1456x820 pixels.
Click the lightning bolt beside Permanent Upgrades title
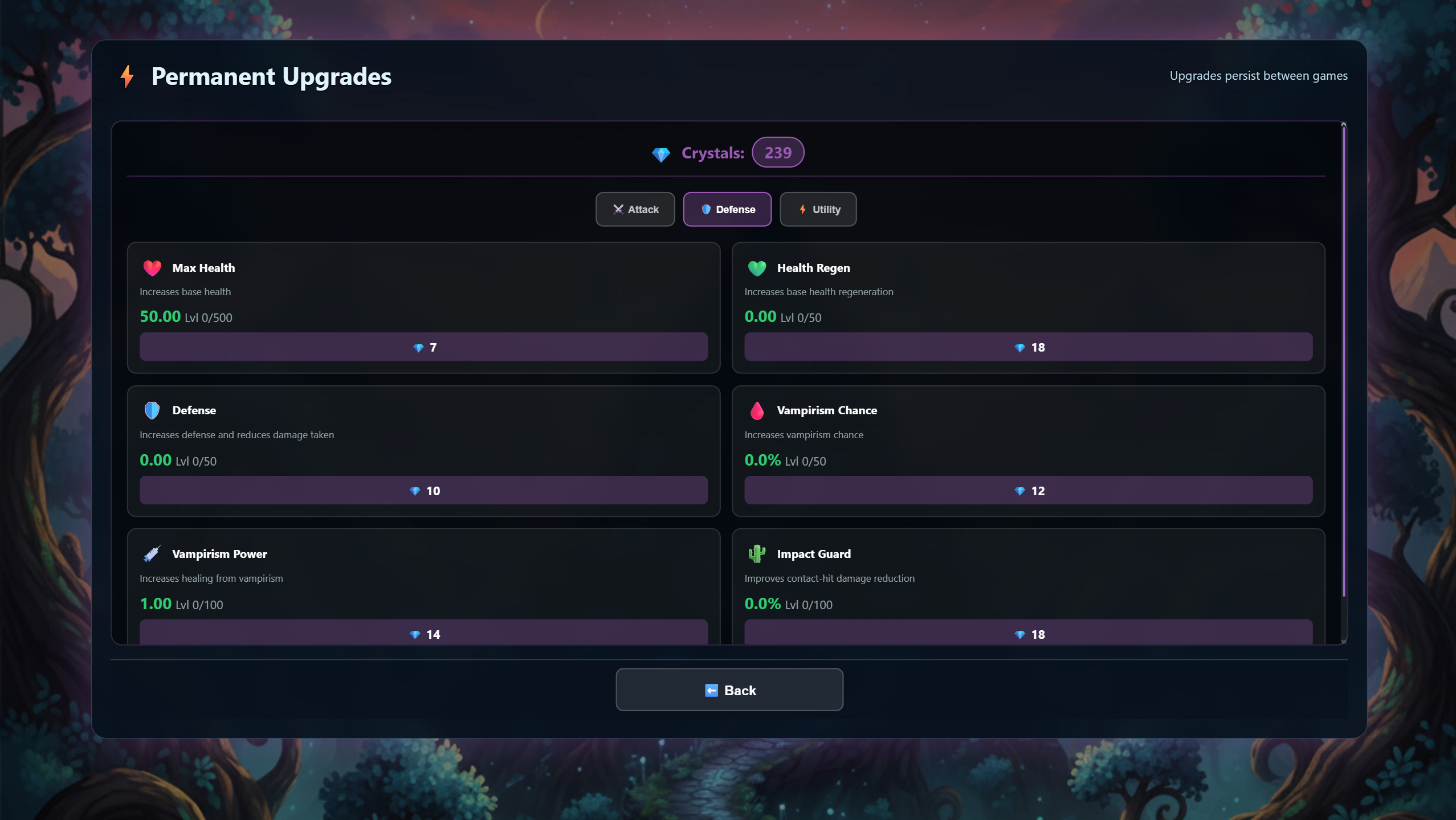pos(126,76)
